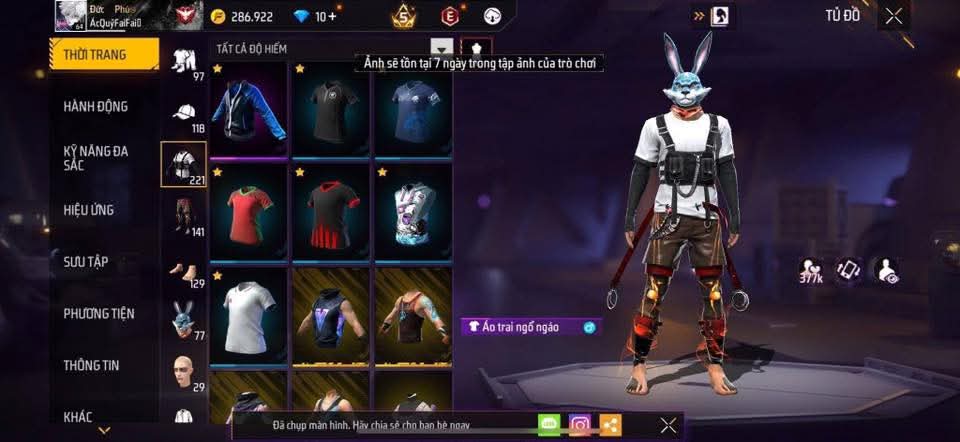The height and width of the screenshot is (442, 960).
Task: Dismiss the screenshot share bar
Action: [669, 425]
